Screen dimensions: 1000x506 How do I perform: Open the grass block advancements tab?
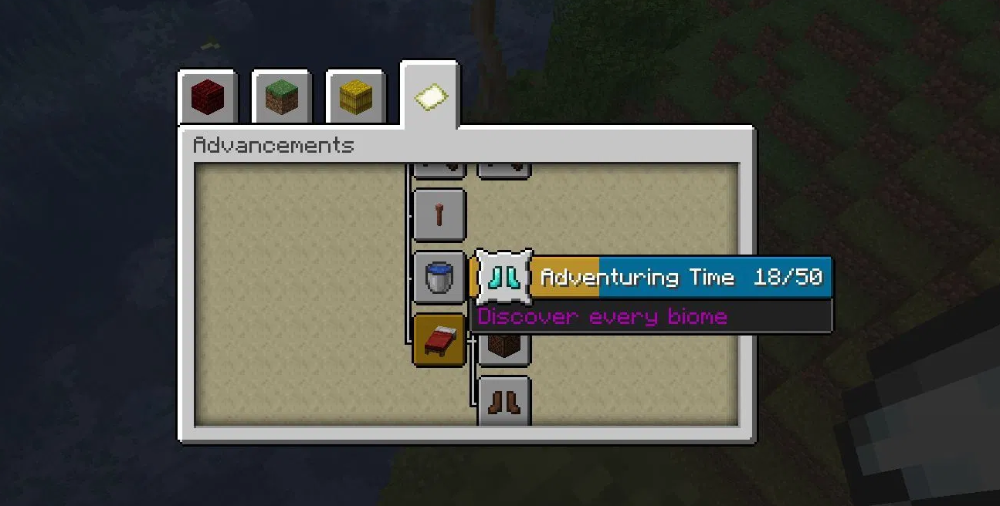point(281,97)
